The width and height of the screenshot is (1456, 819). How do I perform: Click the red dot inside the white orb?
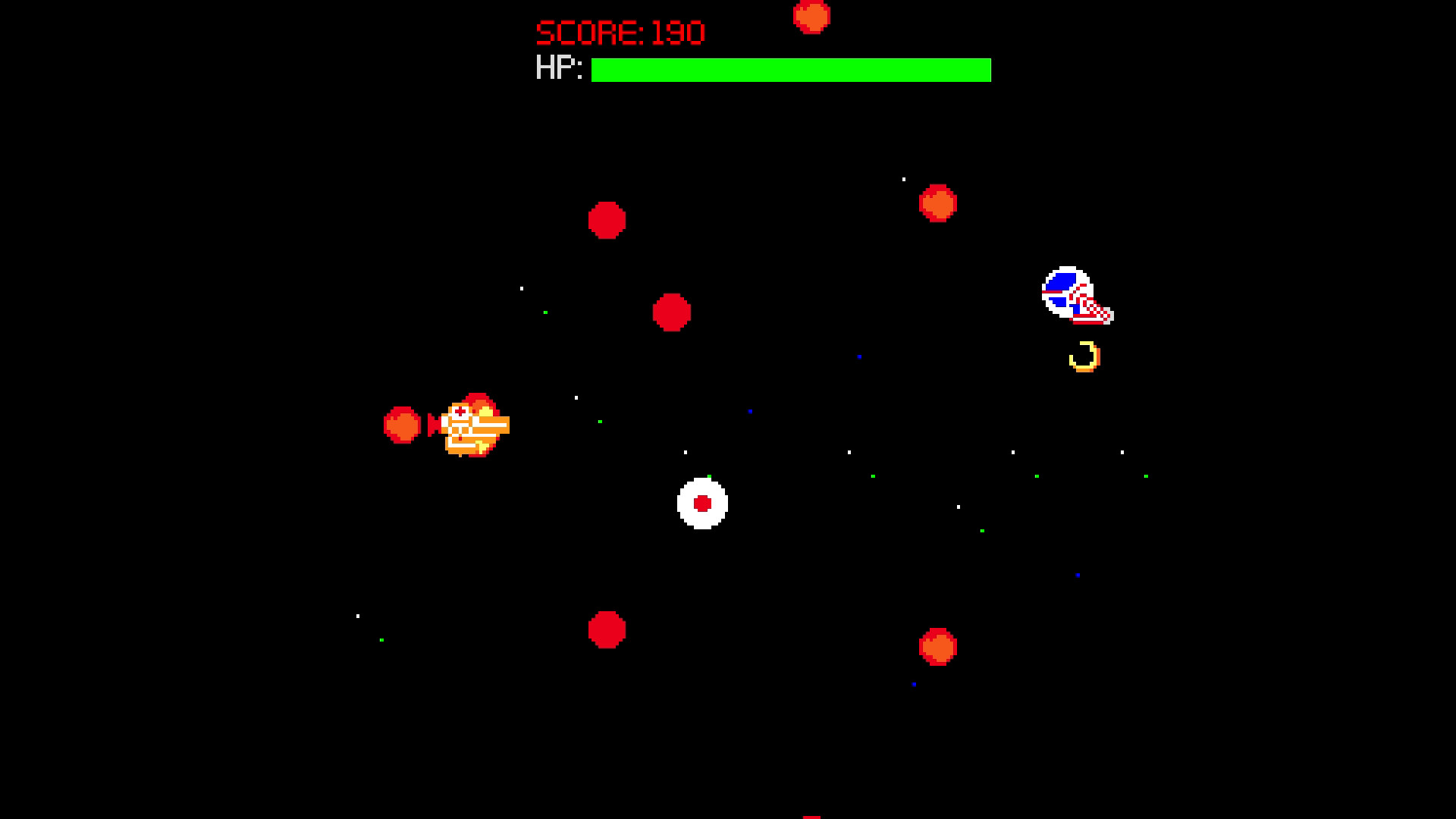pos(701,504)
